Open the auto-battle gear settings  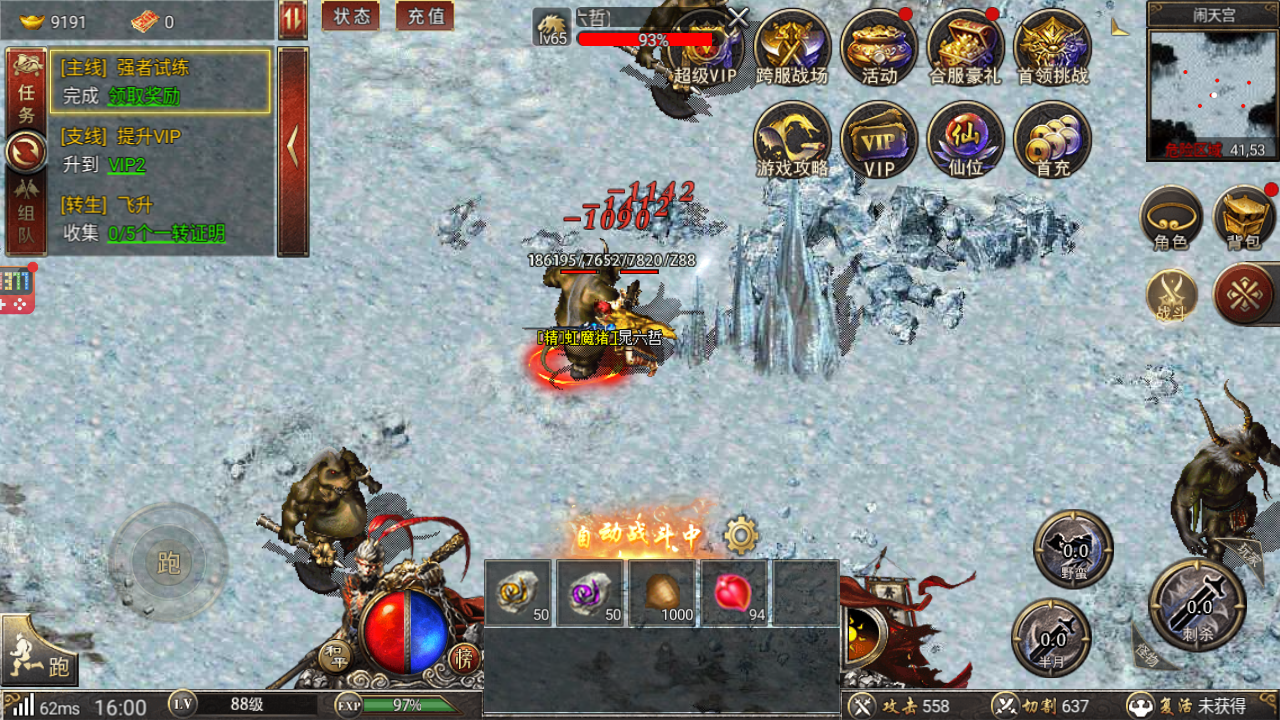click(x=741, y=536)
